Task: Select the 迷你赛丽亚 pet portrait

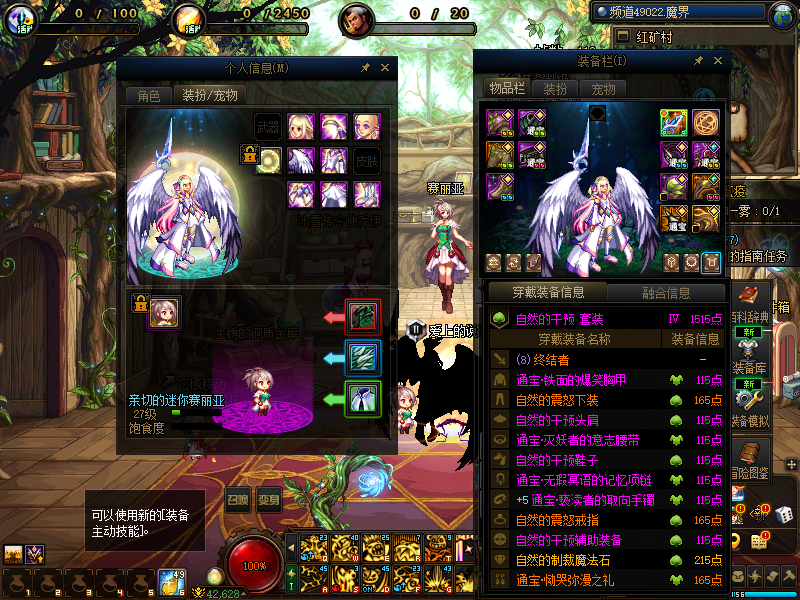Action: 164,312
